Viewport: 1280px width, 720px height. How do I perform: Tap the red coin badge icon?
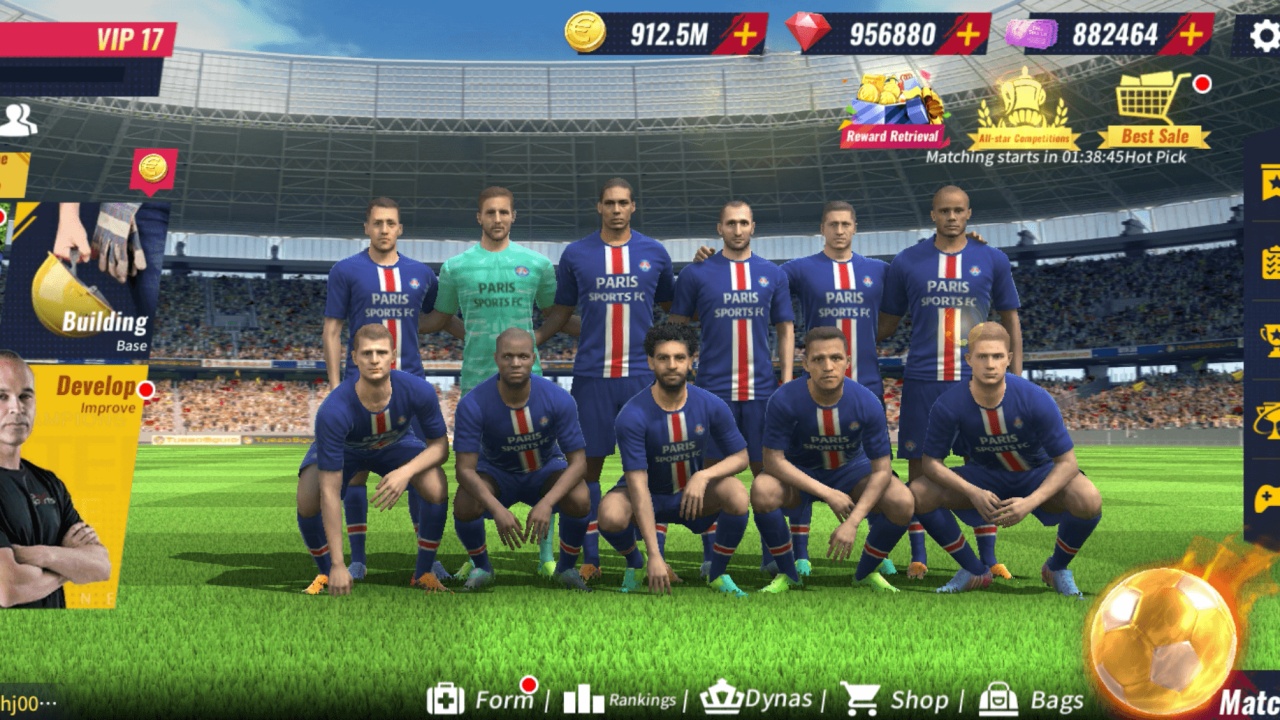[x=153, y=169]
